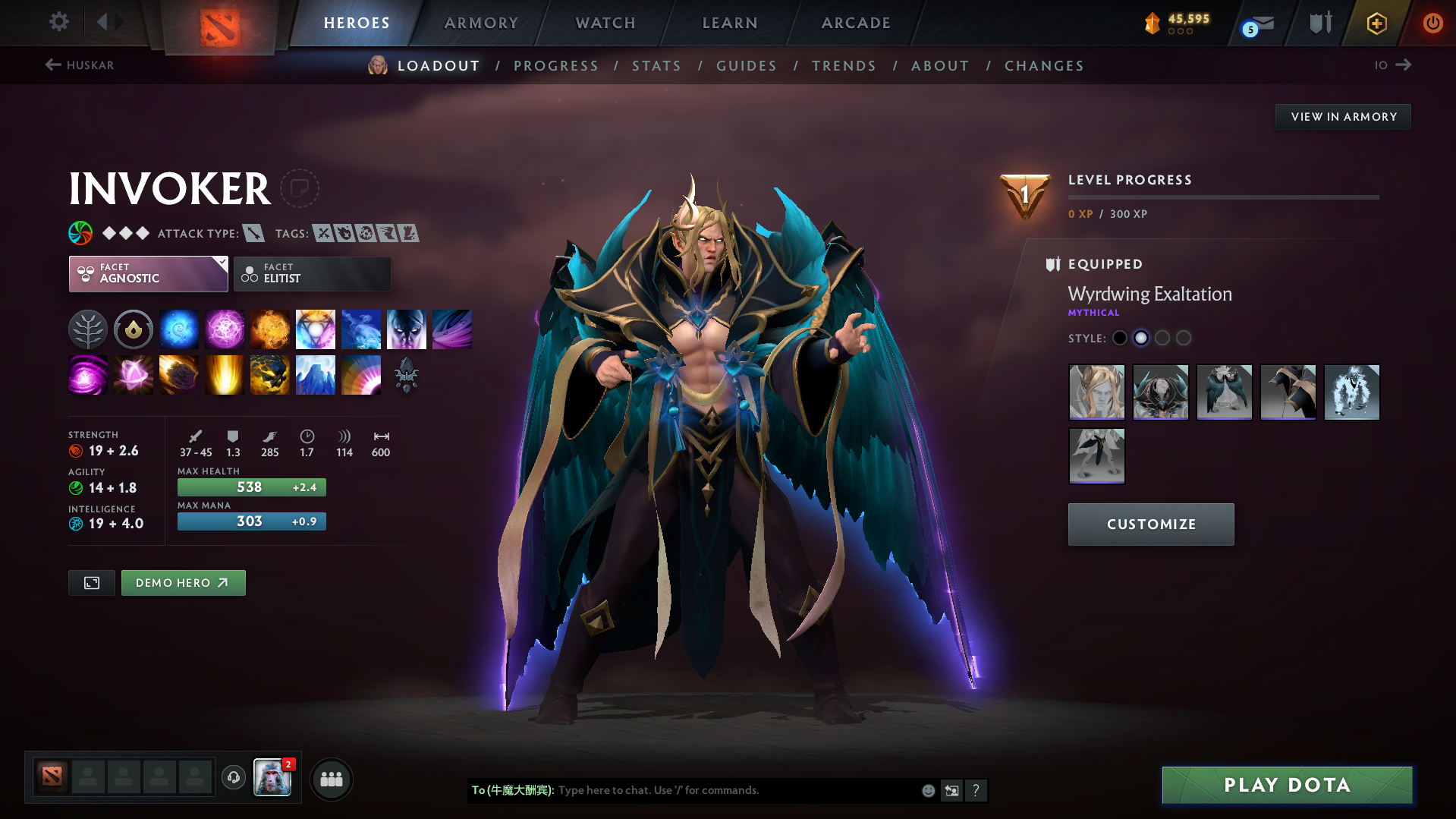Image resolution: width=1456 pixels, height=819 pixels.
Task: Select the Wex ability icon
Action: click(x=225, y=329)
